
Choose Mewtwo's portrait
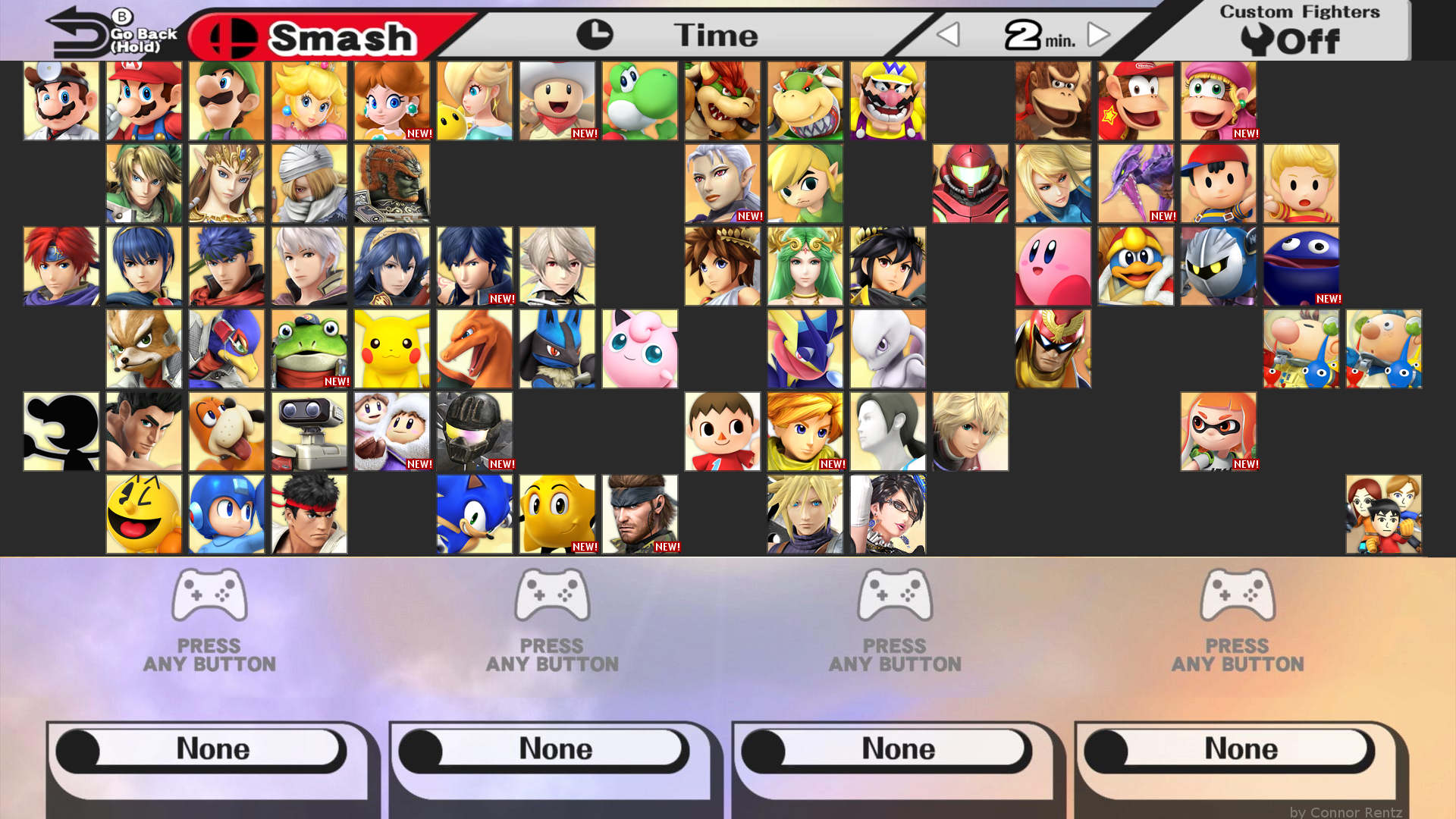pos(887,349)
